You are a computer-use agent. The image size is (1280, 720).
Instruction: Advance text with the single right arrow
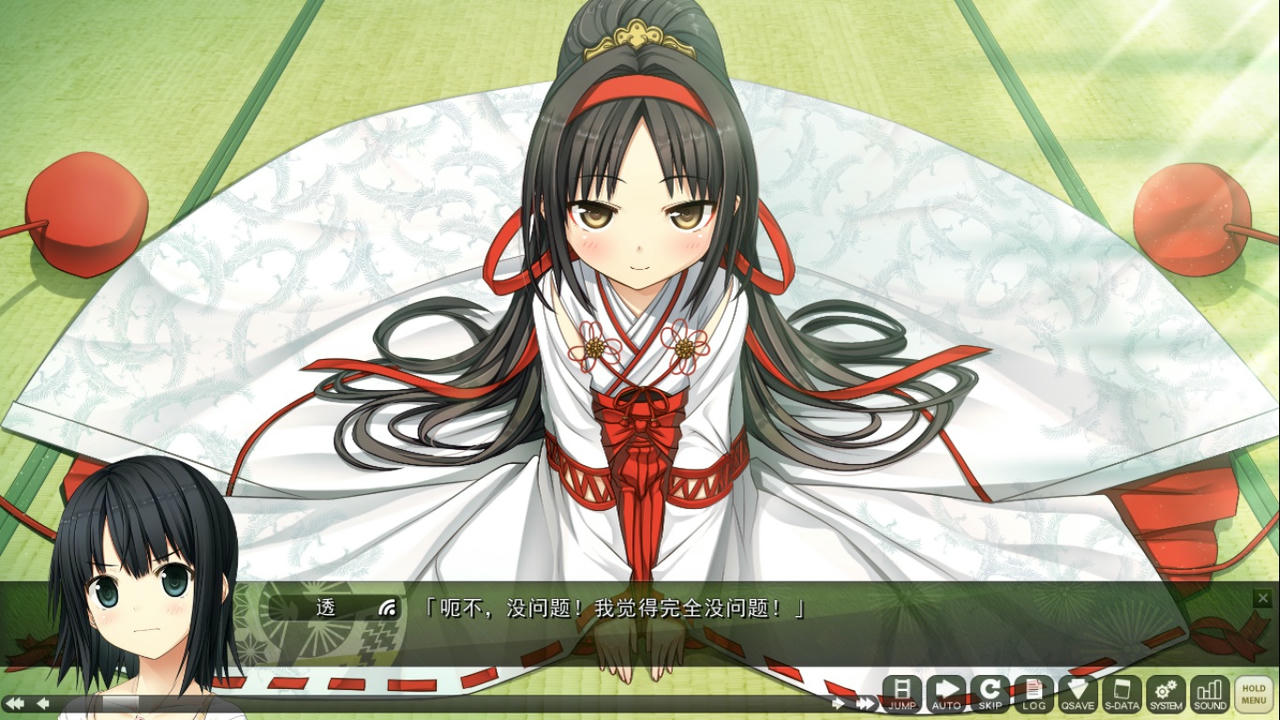click(838, 703)
